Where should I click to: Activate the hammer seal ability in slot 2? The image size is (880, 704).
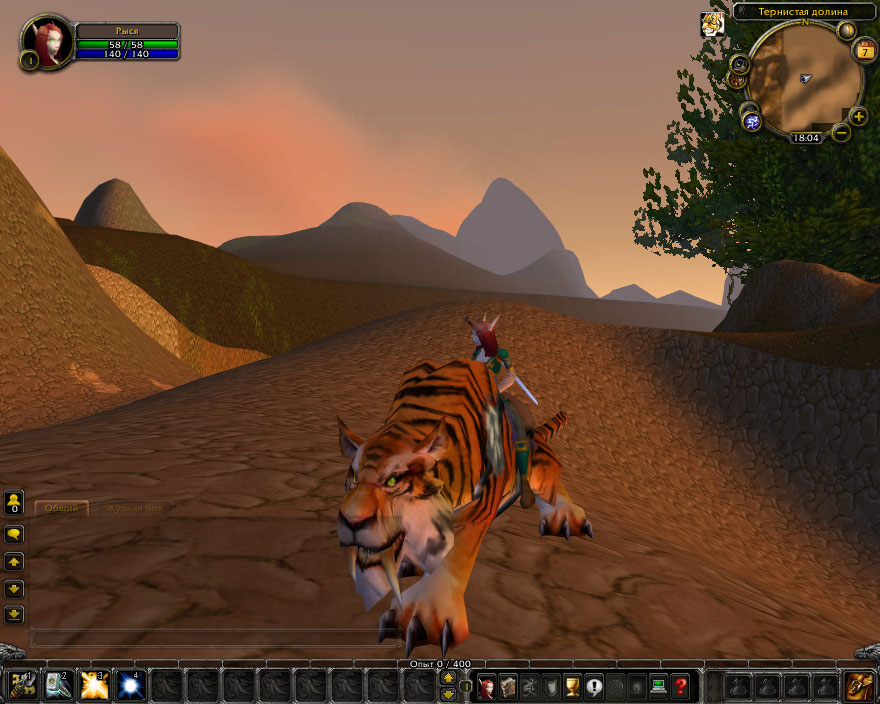pos(58,686)
